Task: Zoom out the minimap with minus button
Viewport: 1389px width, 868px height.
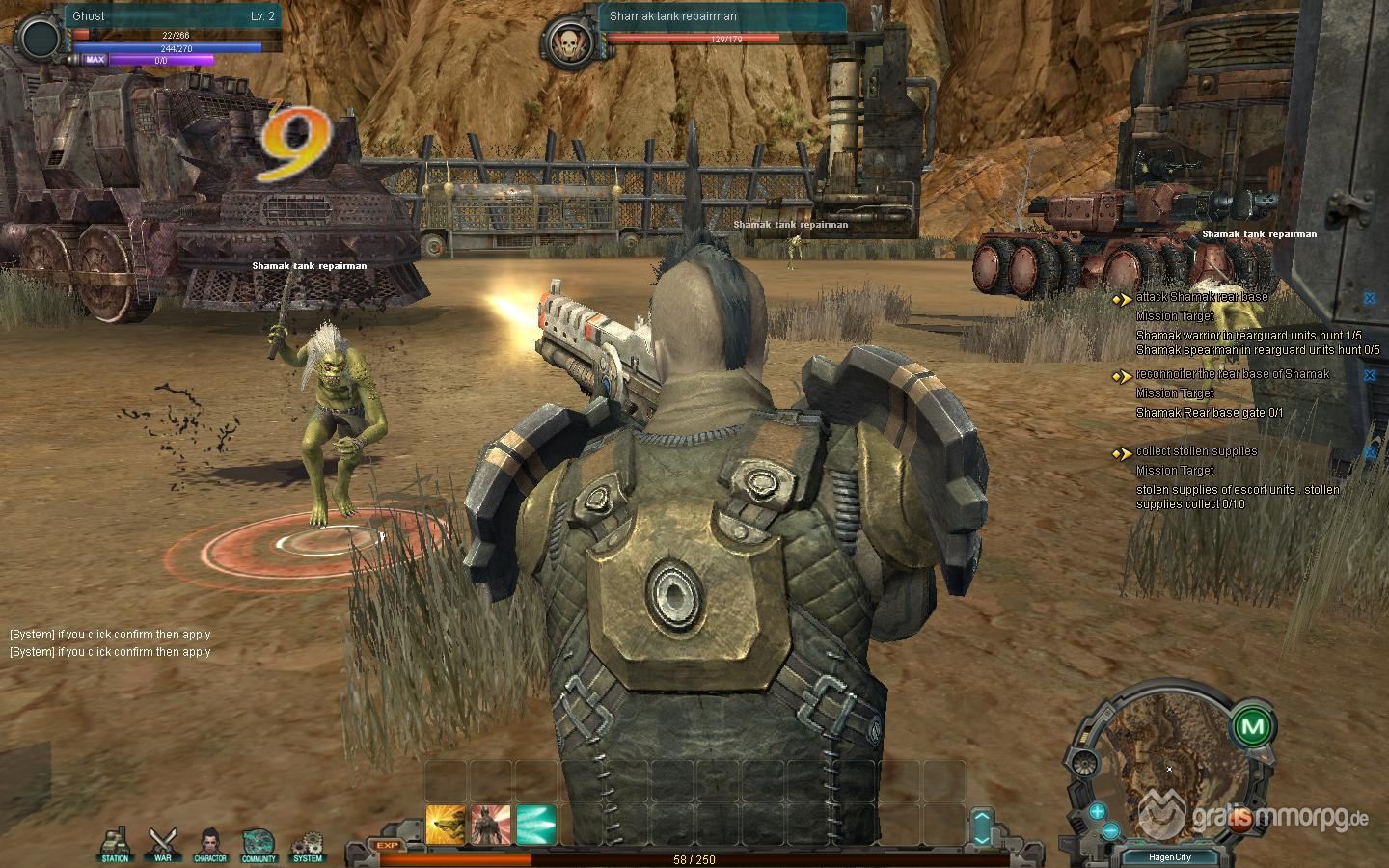Action: (x=1110, y=829)
